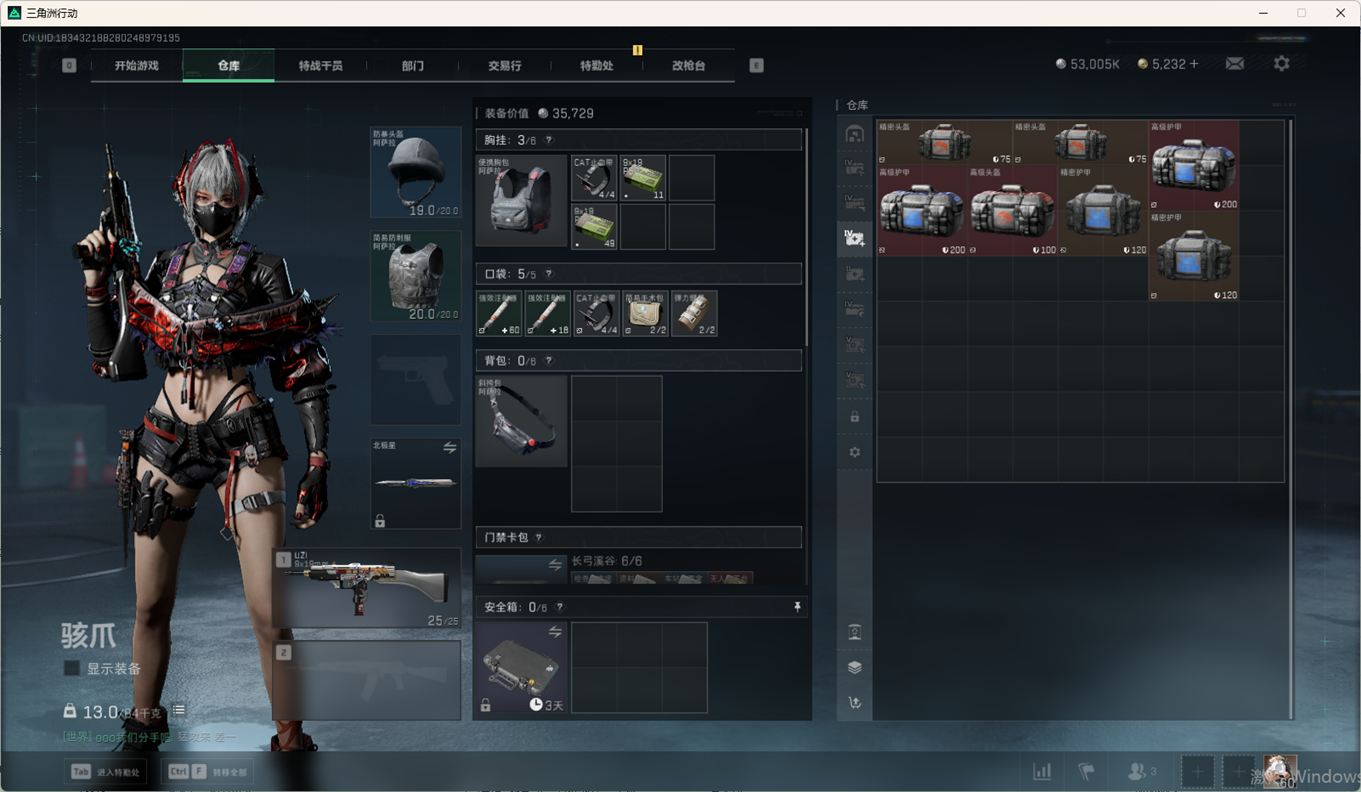Select the UZI weapon slot
Viewport: 1361px width, 792px height.
(368, 587)
